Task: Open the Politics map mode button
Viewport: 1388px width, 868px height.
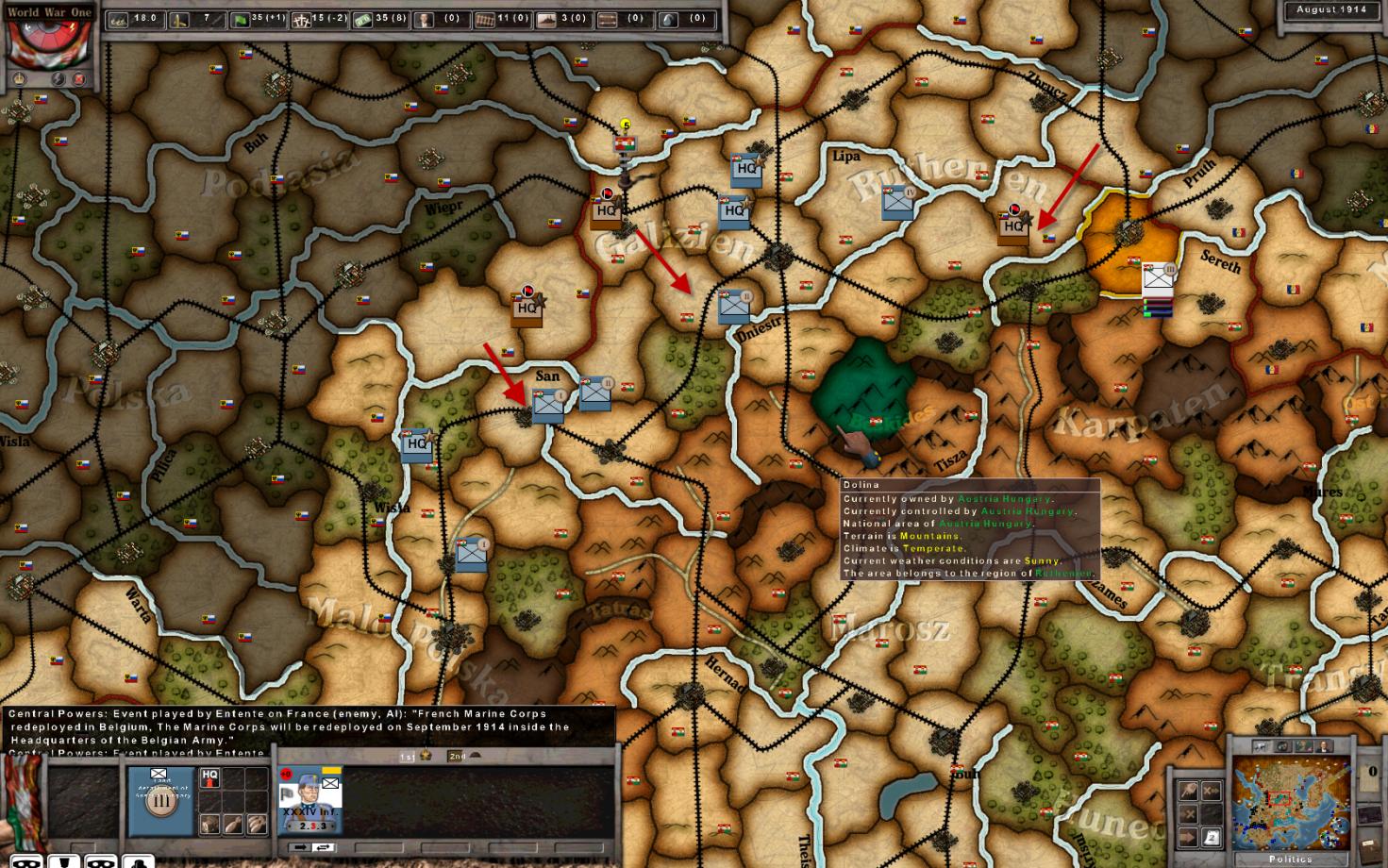Action: [1290, 859]
